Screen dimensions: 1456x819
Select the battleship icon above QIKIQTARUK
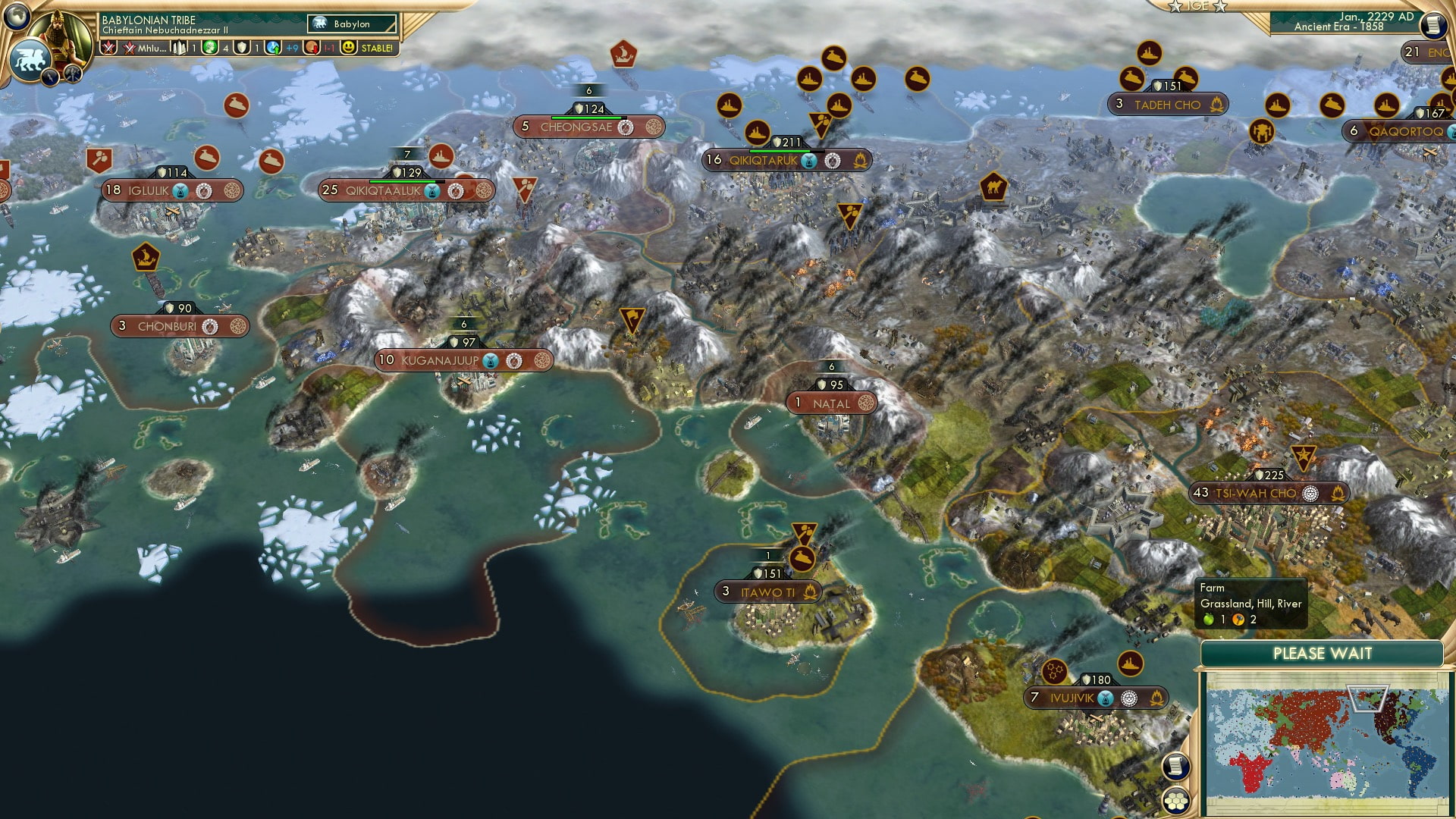coord(757,134)
